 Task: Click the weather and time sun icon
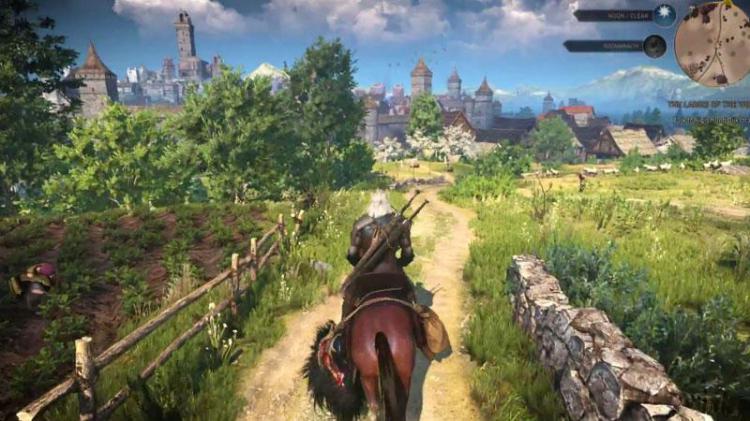click(664, 14)
